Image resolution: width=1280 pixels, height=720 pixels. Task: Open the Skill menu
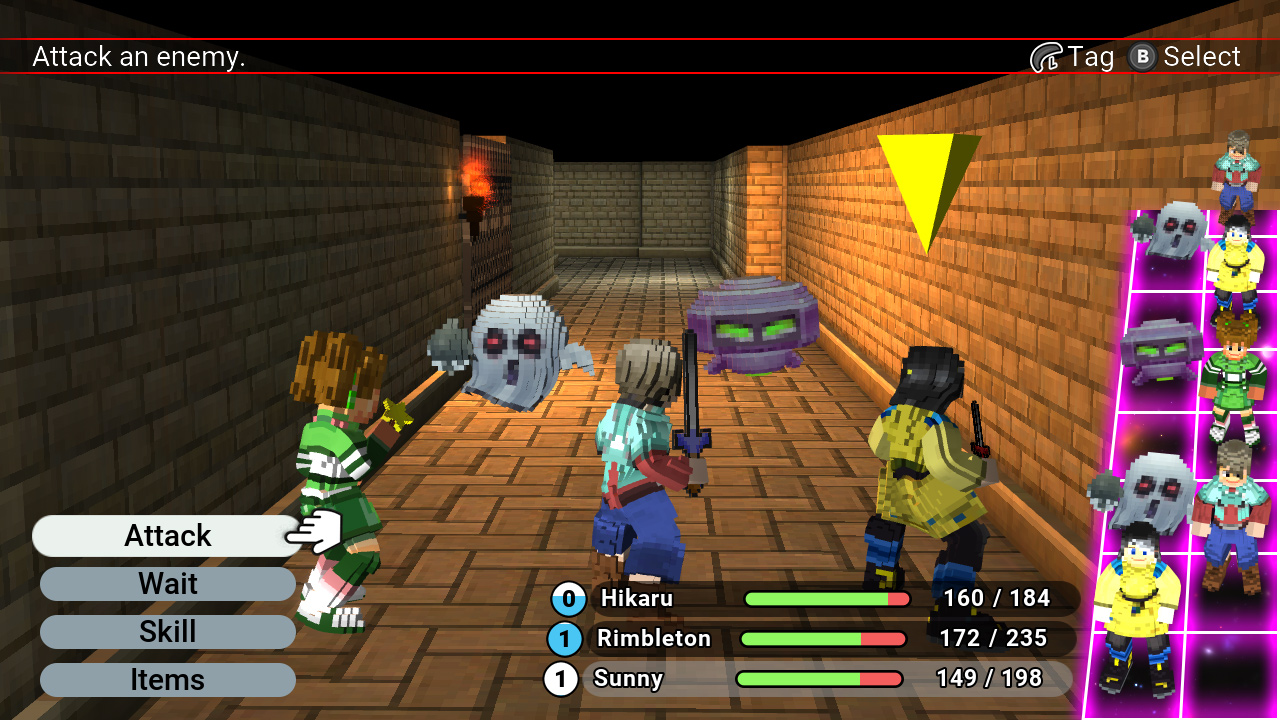166,632
